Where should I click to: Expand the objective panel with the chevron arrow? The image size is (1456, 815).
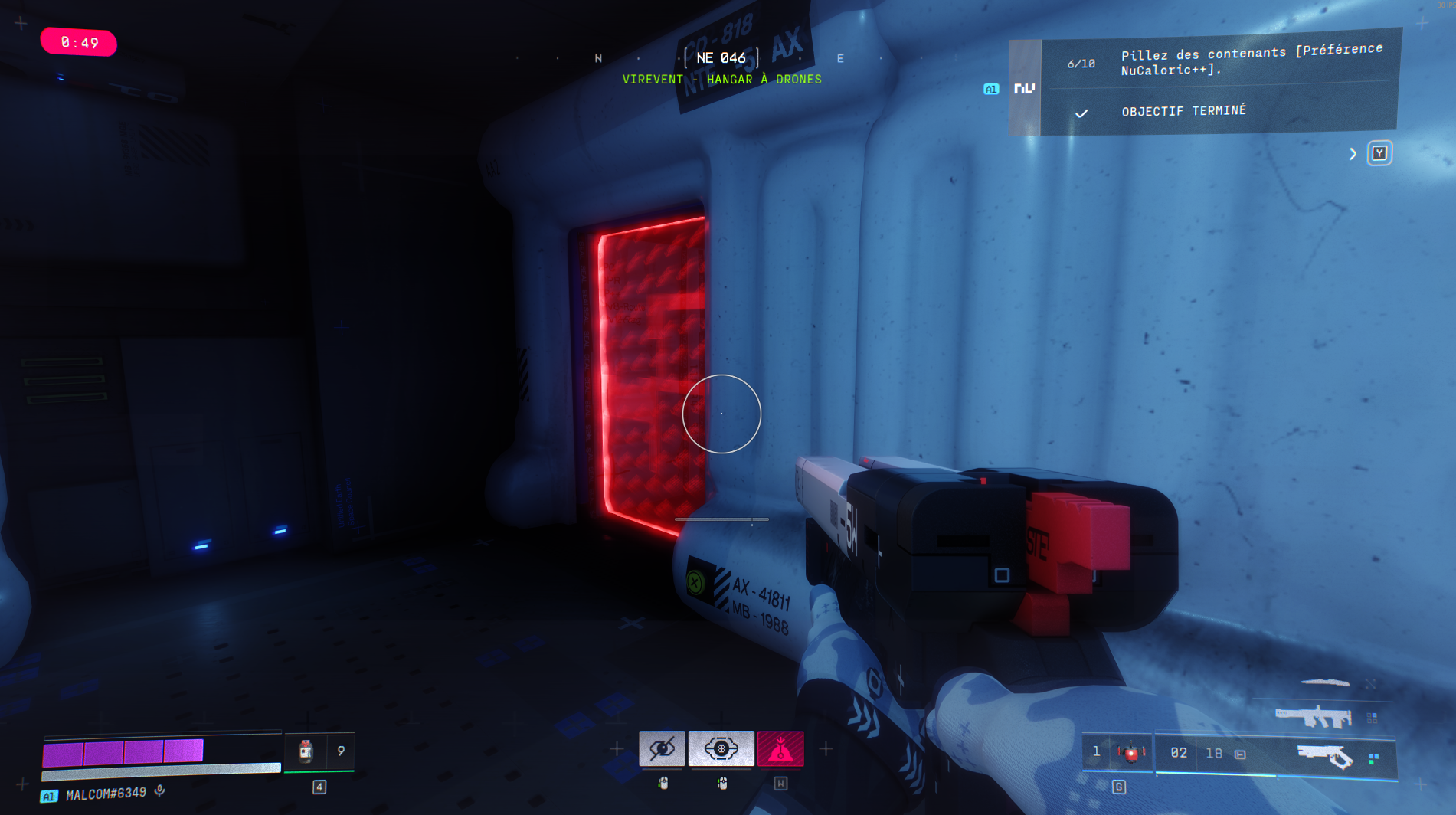tap(1353, 154)
